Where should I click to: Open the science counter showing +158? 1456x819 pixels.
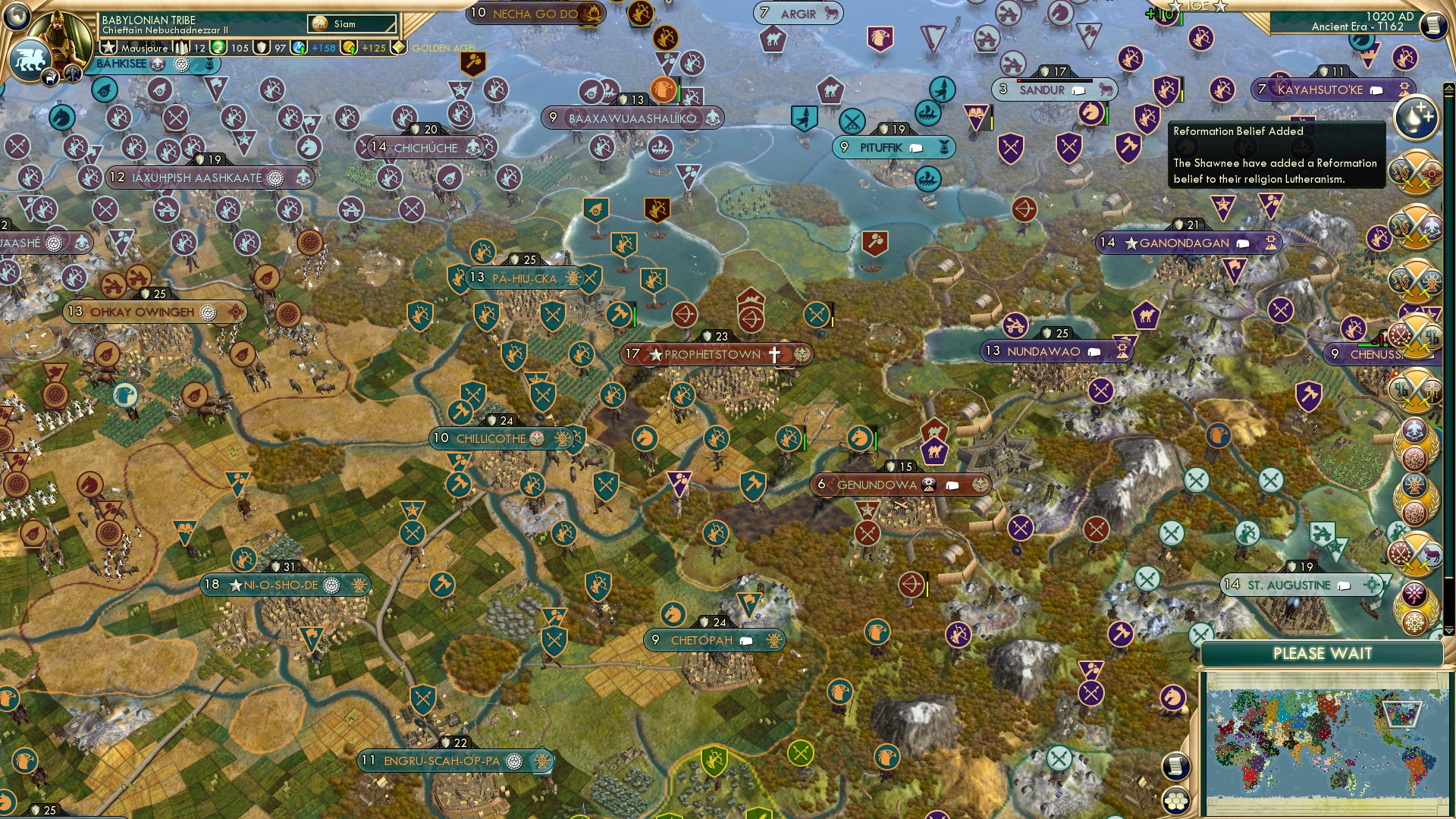click(297, 48)
